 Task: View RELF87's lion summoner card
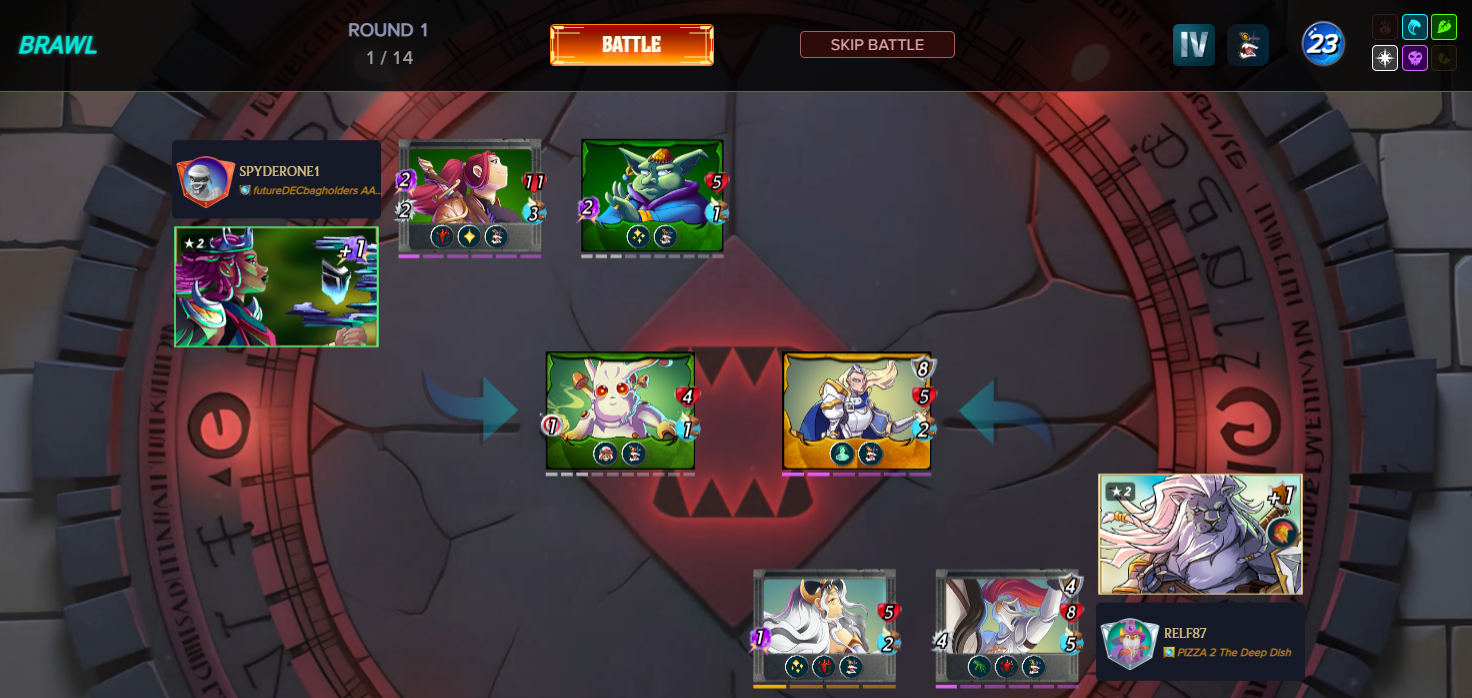coord(1200,534)
